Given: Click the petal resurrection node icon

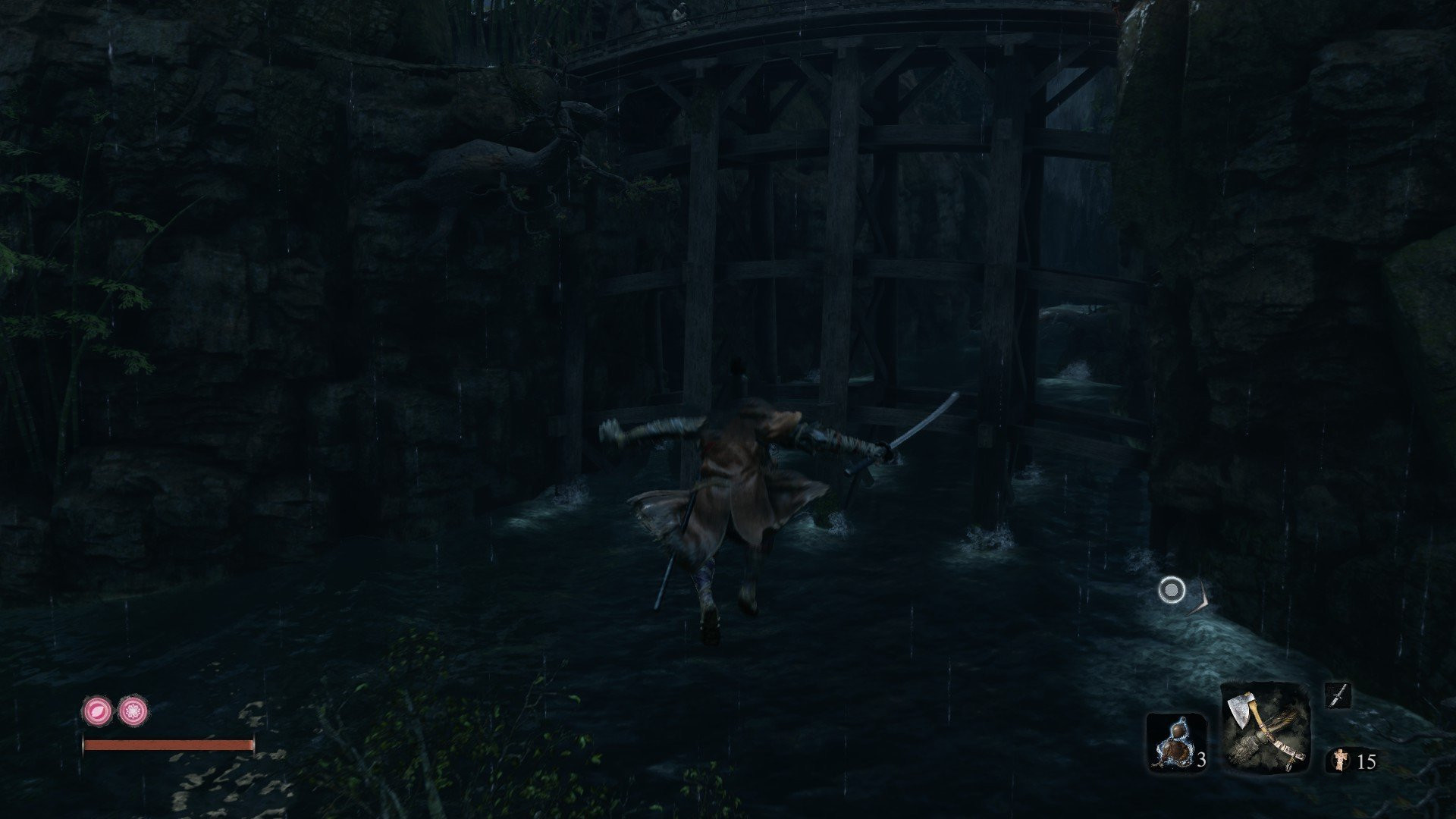Looking at the screenshot, I should click(x=97, y=711).
